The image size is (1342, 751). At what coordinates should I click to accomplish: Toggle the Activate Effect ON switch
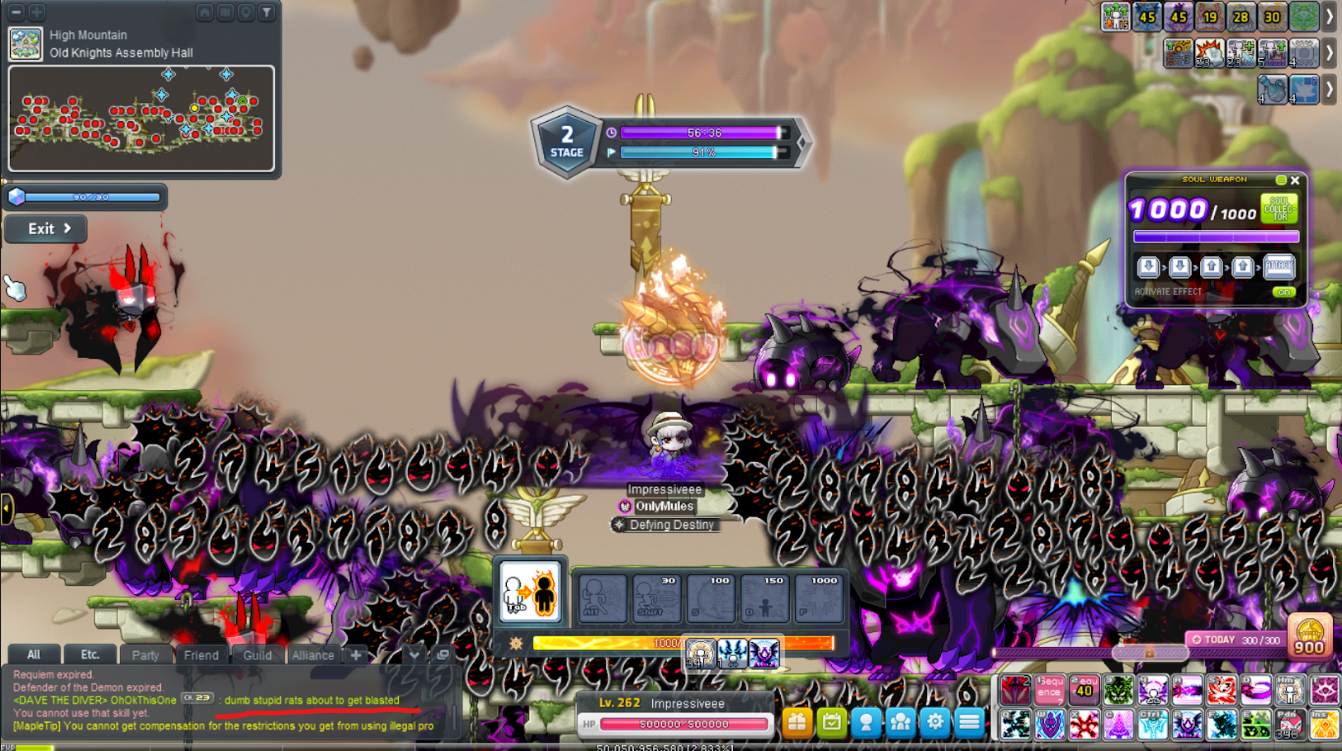tap(1284, 292)
